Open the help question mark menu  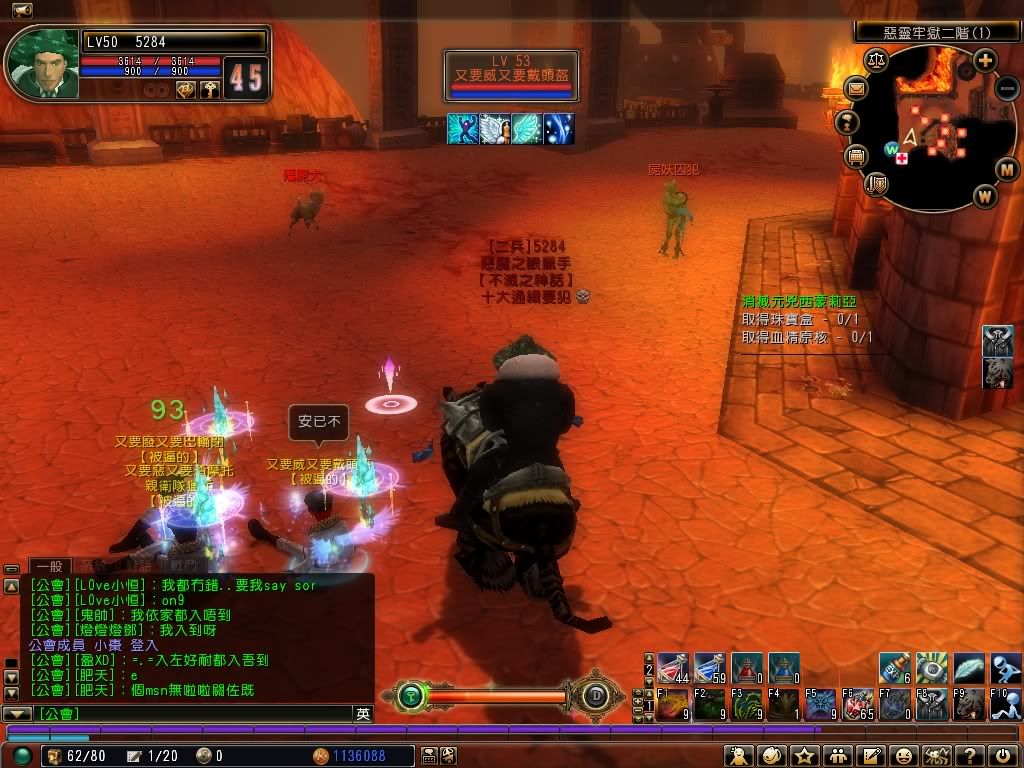point(970,756)
